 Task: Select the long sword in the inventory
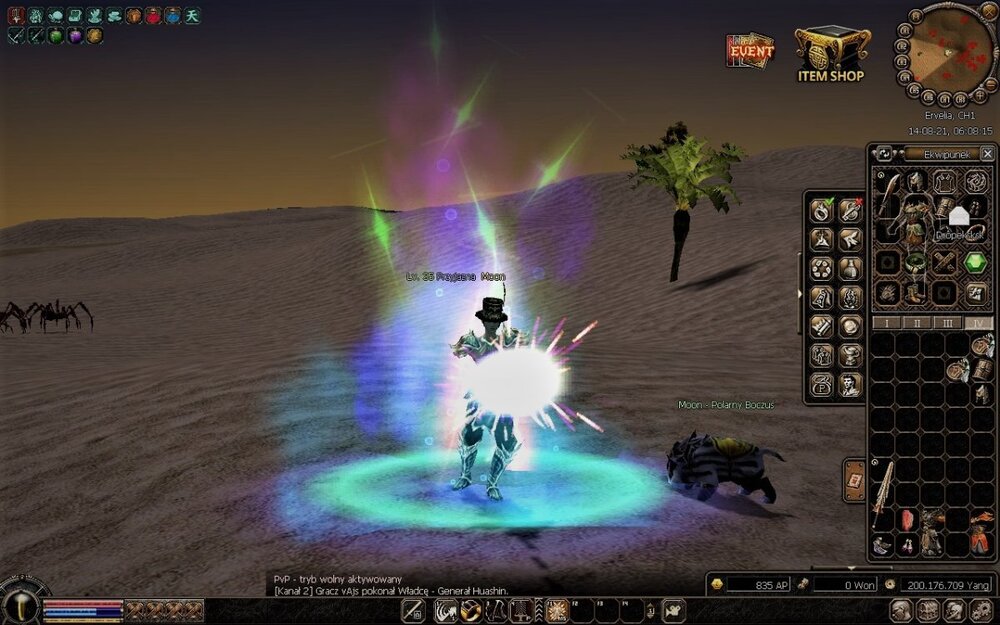pos(883,497)
